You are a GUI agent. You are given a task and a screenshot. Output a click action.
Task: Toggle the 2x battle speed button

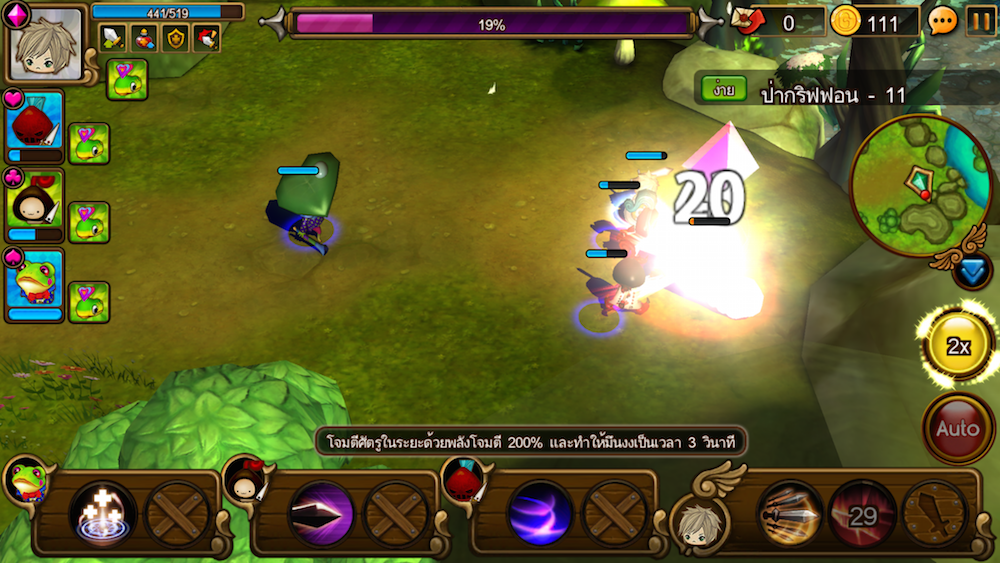point(958,346)
